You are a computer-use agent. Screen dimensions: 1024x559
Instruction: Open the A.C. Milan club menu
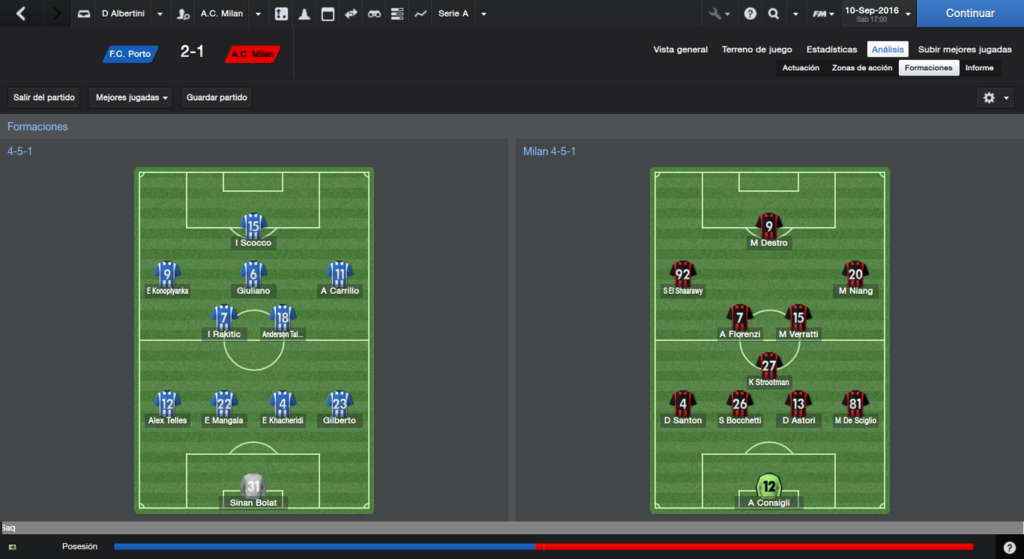coord(220,14)
